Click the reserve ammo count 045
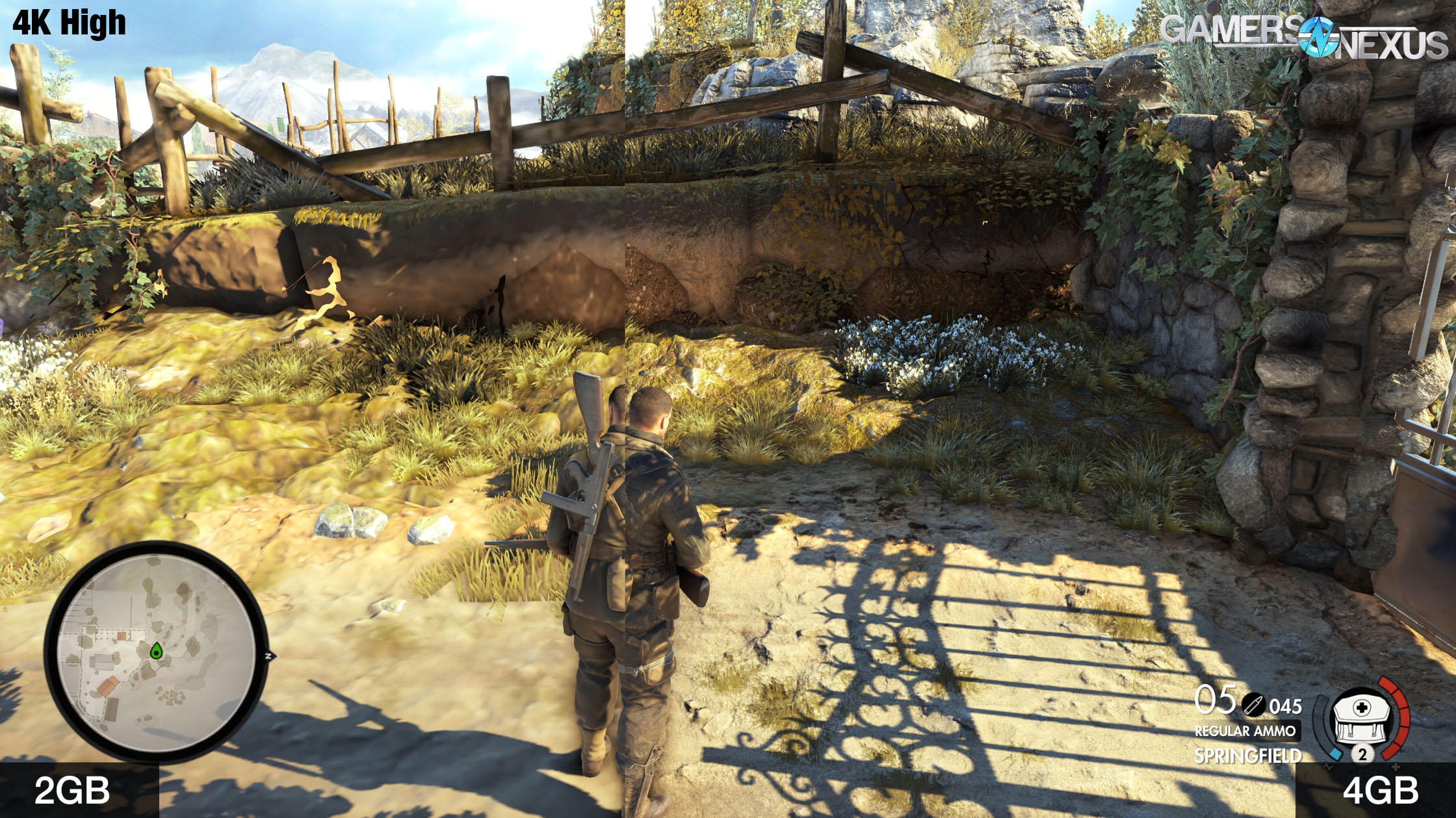This screenshot has height=818, width=1456. [x=1286, y=706]
